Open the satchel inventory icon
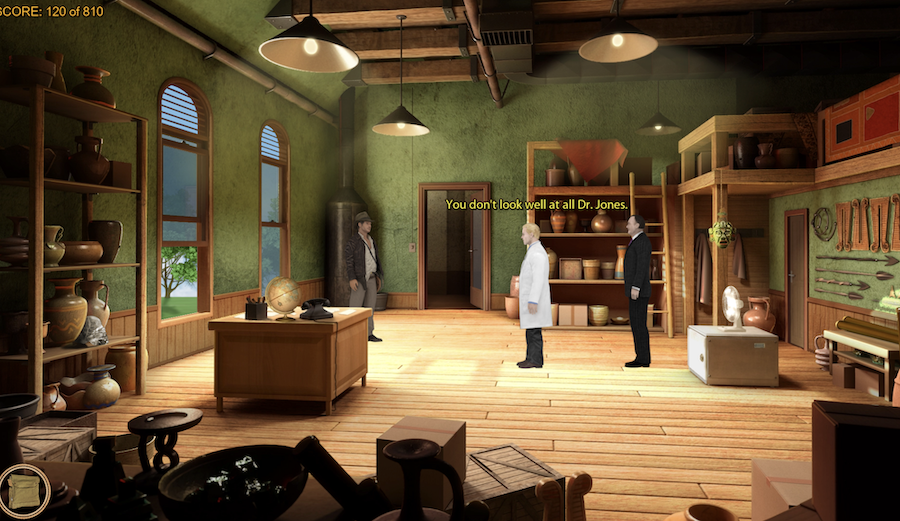Screen dimensions: 900x521 (22, 491)
